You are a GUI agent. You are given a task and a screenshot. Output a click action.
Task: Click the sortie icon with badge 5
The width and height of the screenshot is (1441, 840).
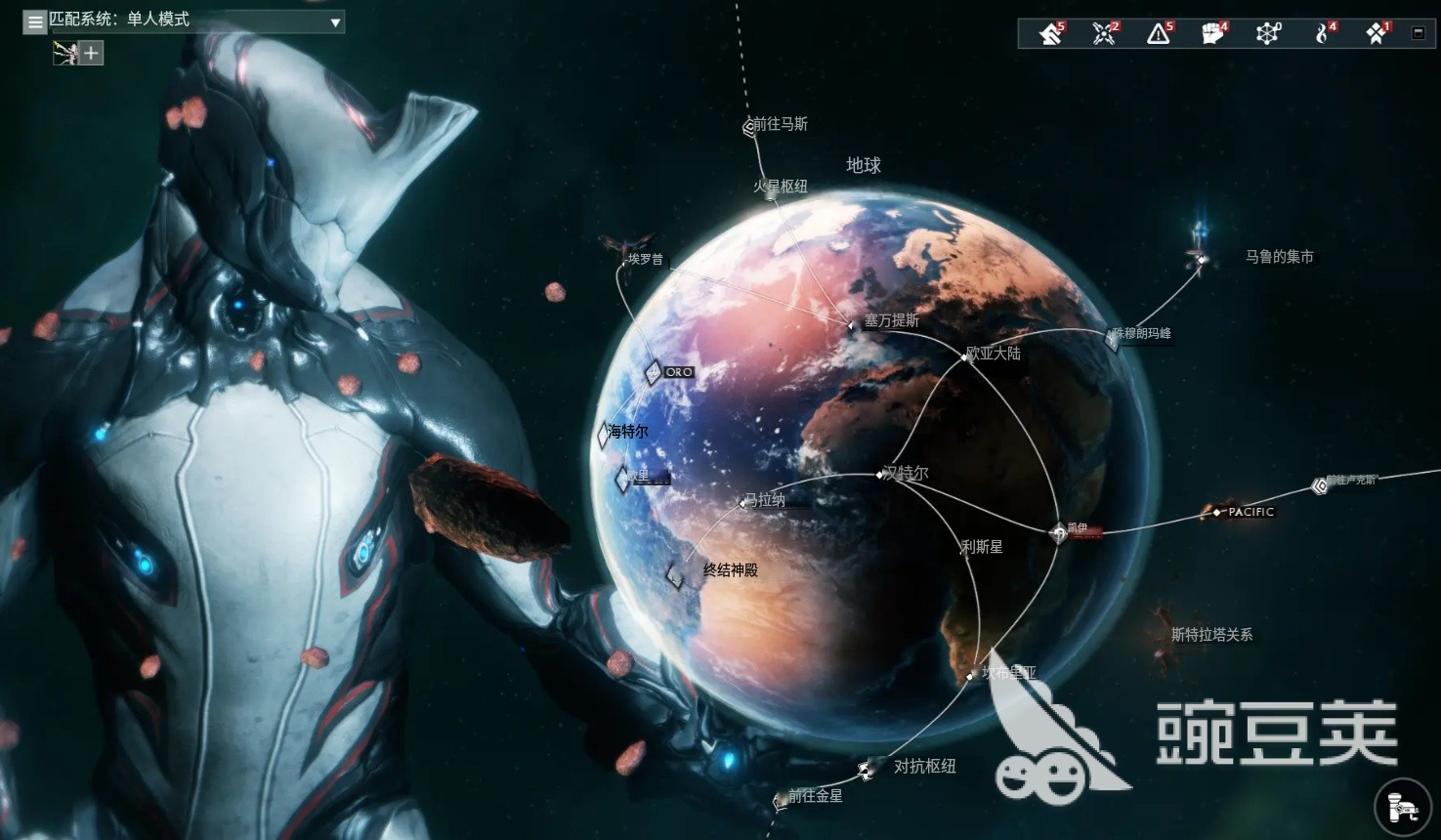[1050, 33]
